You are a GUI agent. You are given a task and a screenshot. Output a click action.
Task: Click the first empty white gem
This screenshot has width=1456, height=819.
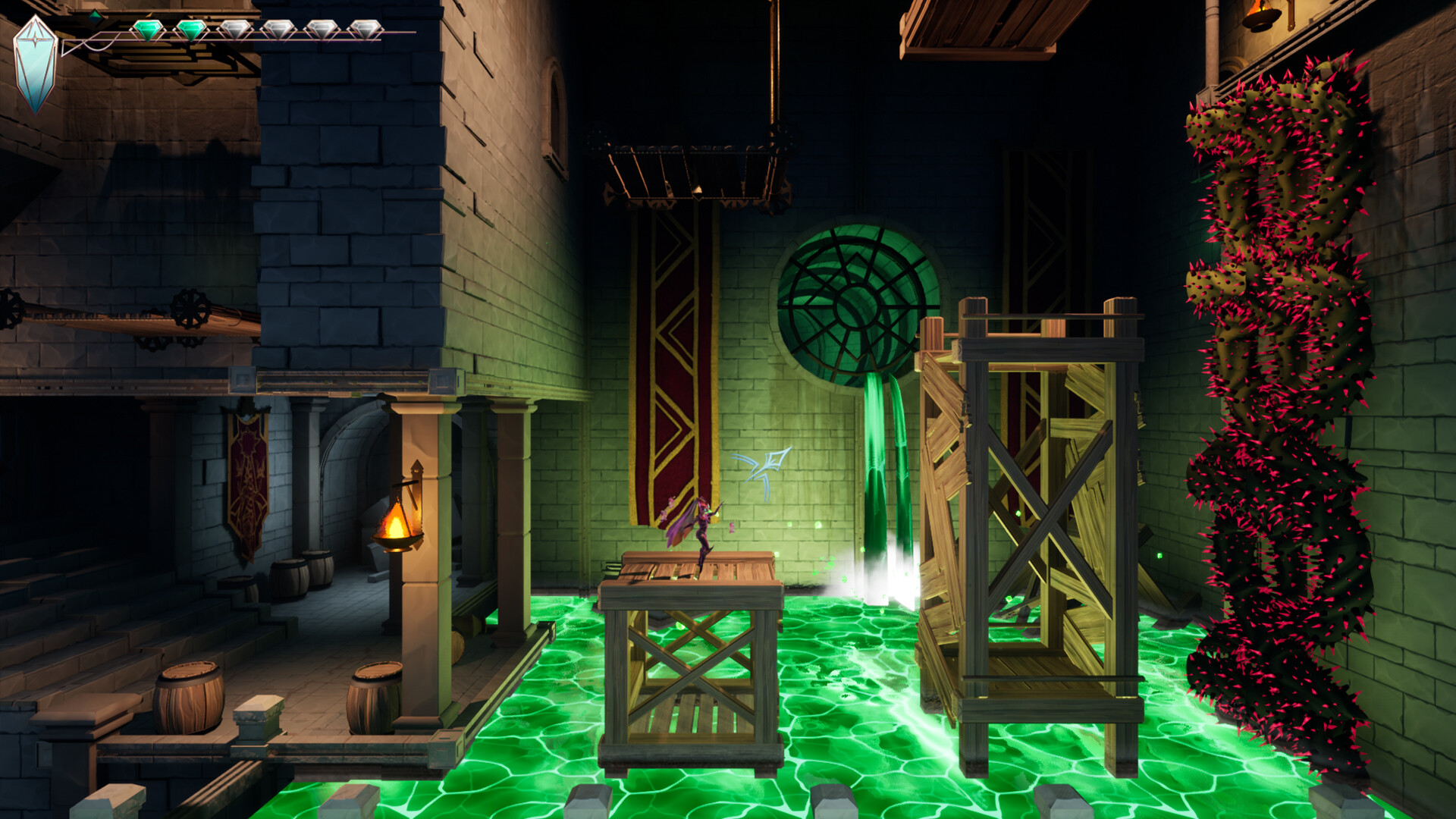point(236,29)
